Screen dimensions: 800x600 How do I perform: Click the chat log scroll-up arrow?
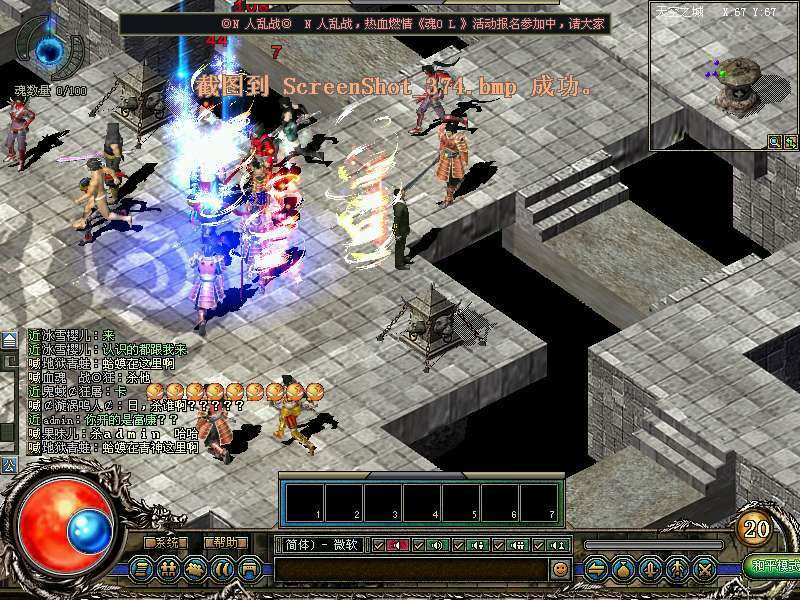[x=8, y=340]
